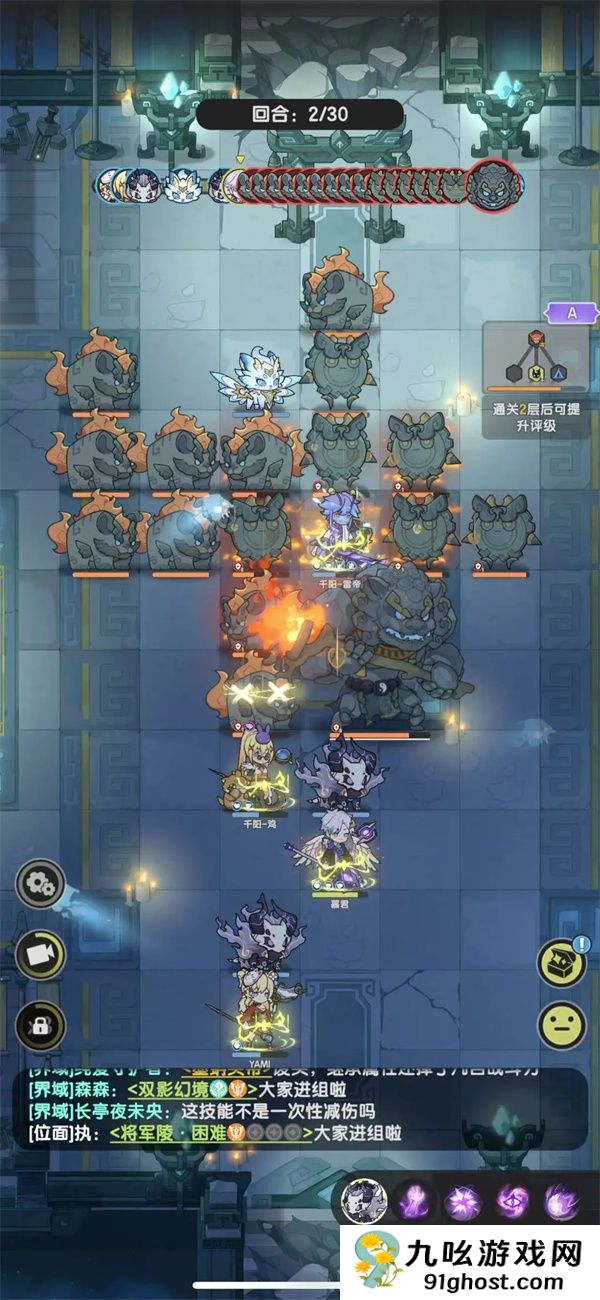Screen dimensions: 600x1300
Task: Tap the video camera button
Action: (x=40, y=956)
